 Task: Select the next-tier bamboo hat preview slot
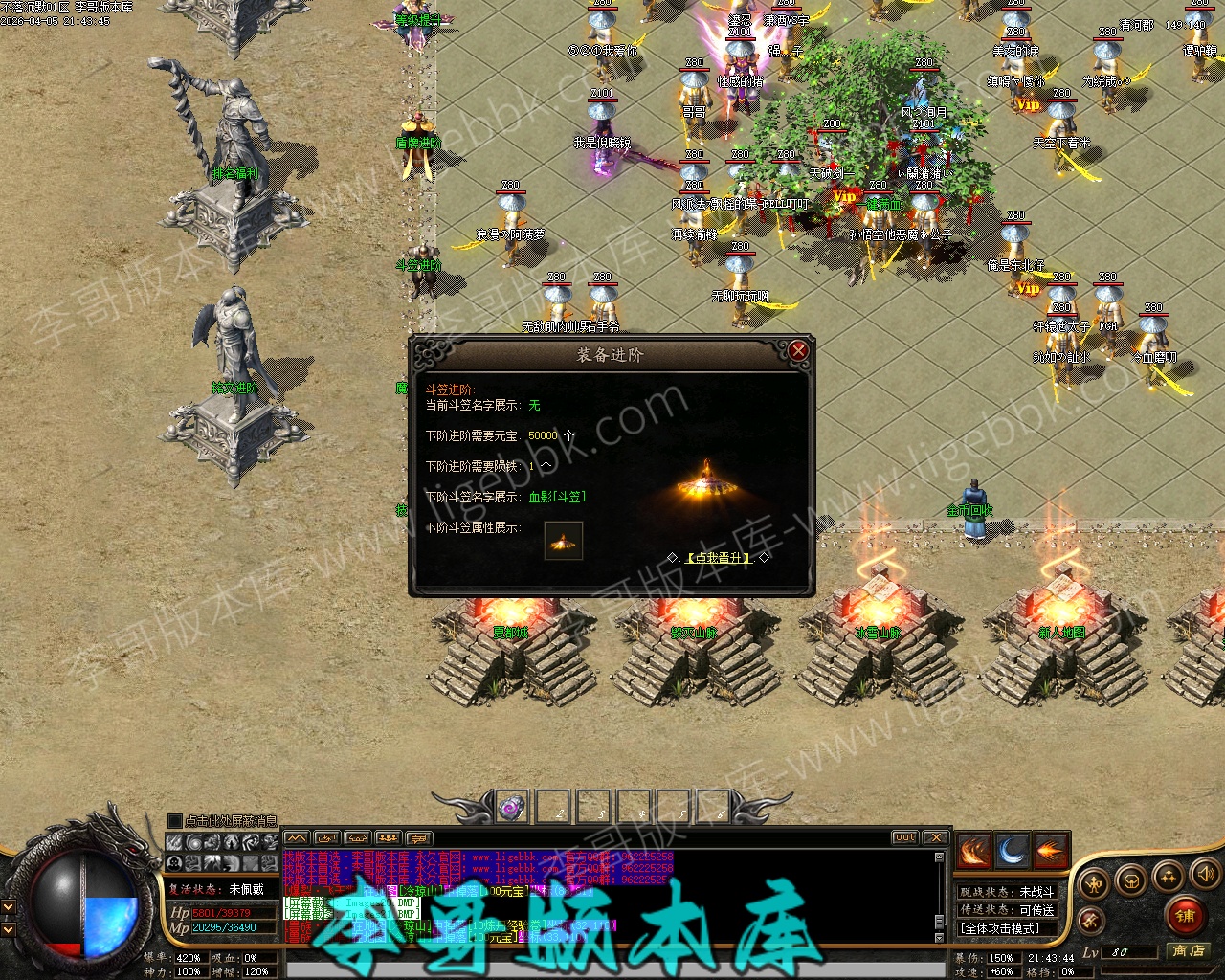click(564, 541)
